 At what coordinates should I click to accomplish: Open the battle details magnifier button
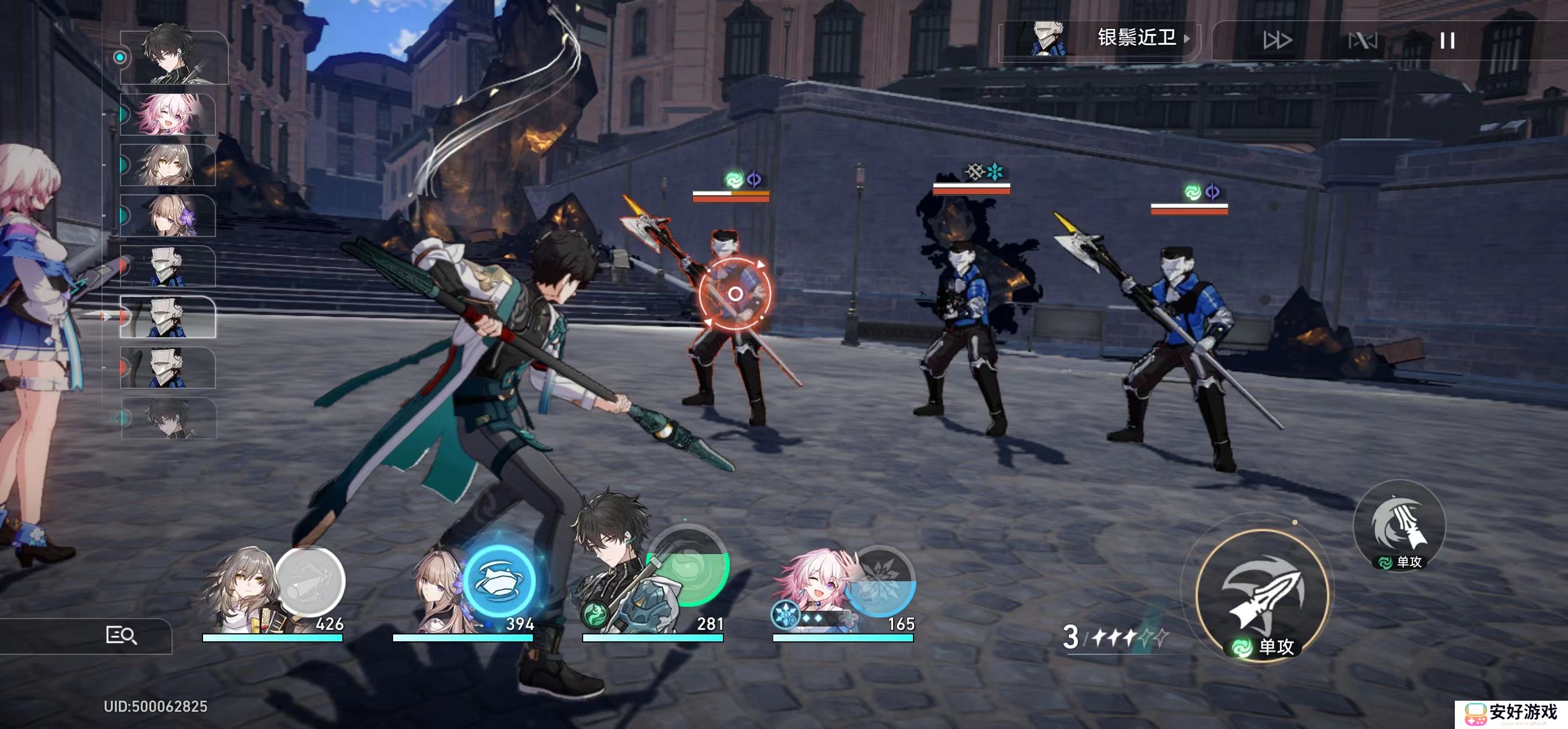pyautogui.click(x=121, y=635)
